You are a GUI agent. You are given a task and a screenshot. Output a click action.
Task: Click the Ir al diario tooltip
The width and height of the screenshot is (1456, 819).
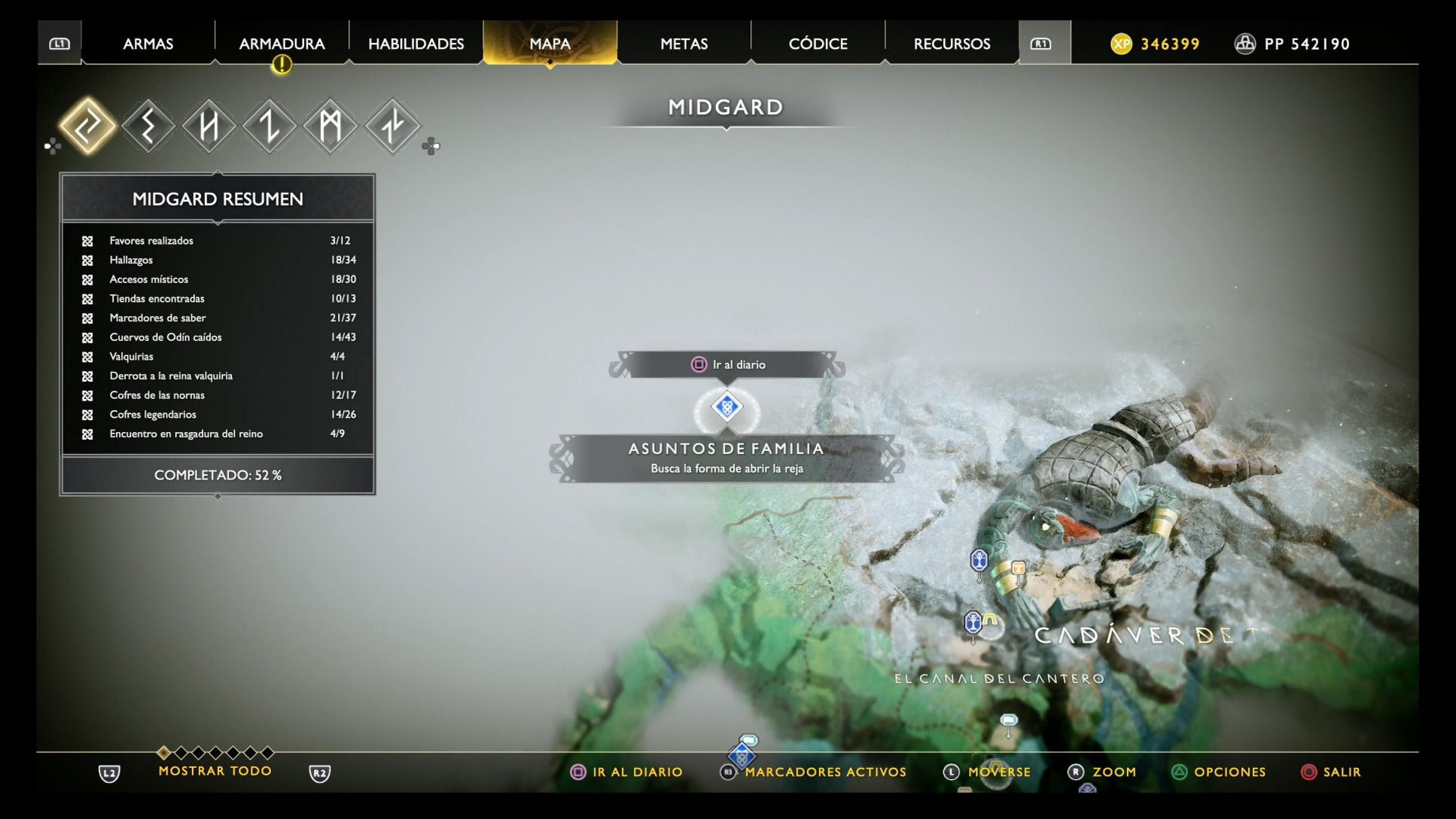coord(727,364)
